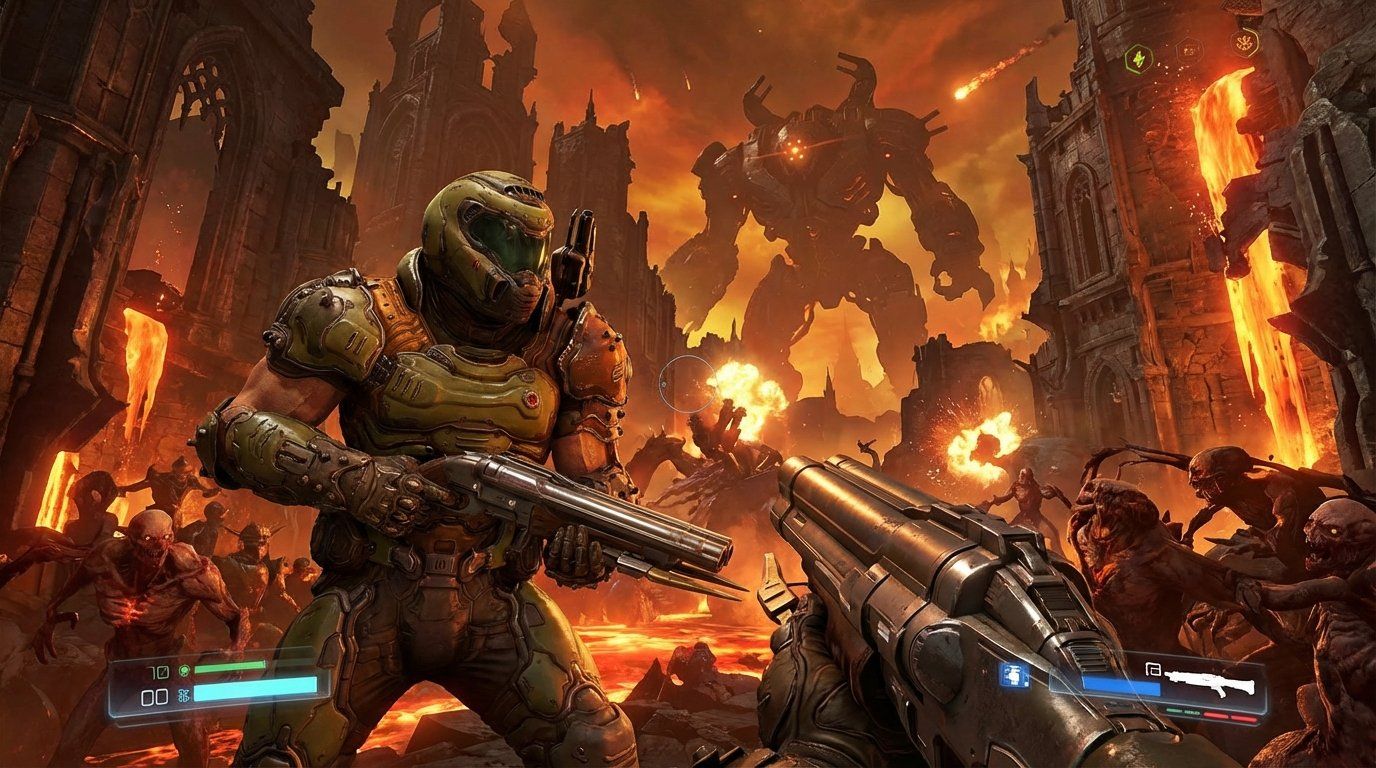
Task: Click the blue equipment grenade icon
Action: click(1014, 676)
